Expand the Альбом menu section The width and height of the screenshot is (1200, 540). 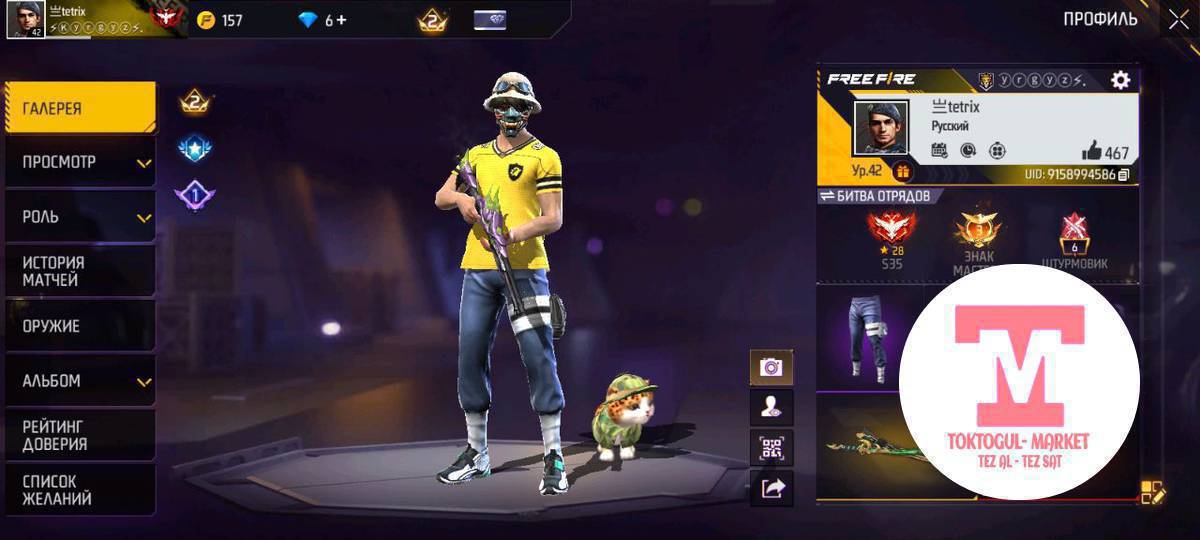[x=80, y=381]
